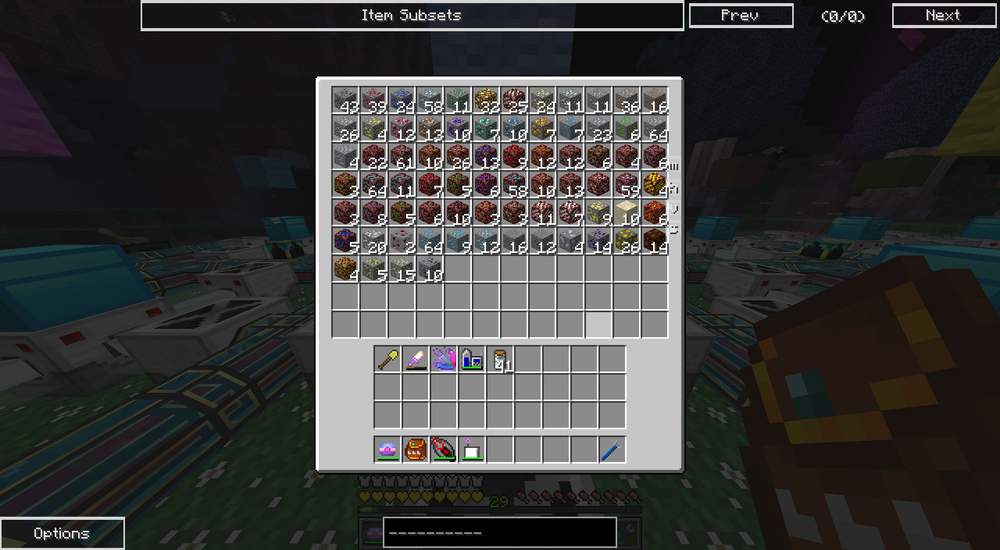1000x550 pixels.
Task: Go to the Next item page
Action: (x=942, y=15)
